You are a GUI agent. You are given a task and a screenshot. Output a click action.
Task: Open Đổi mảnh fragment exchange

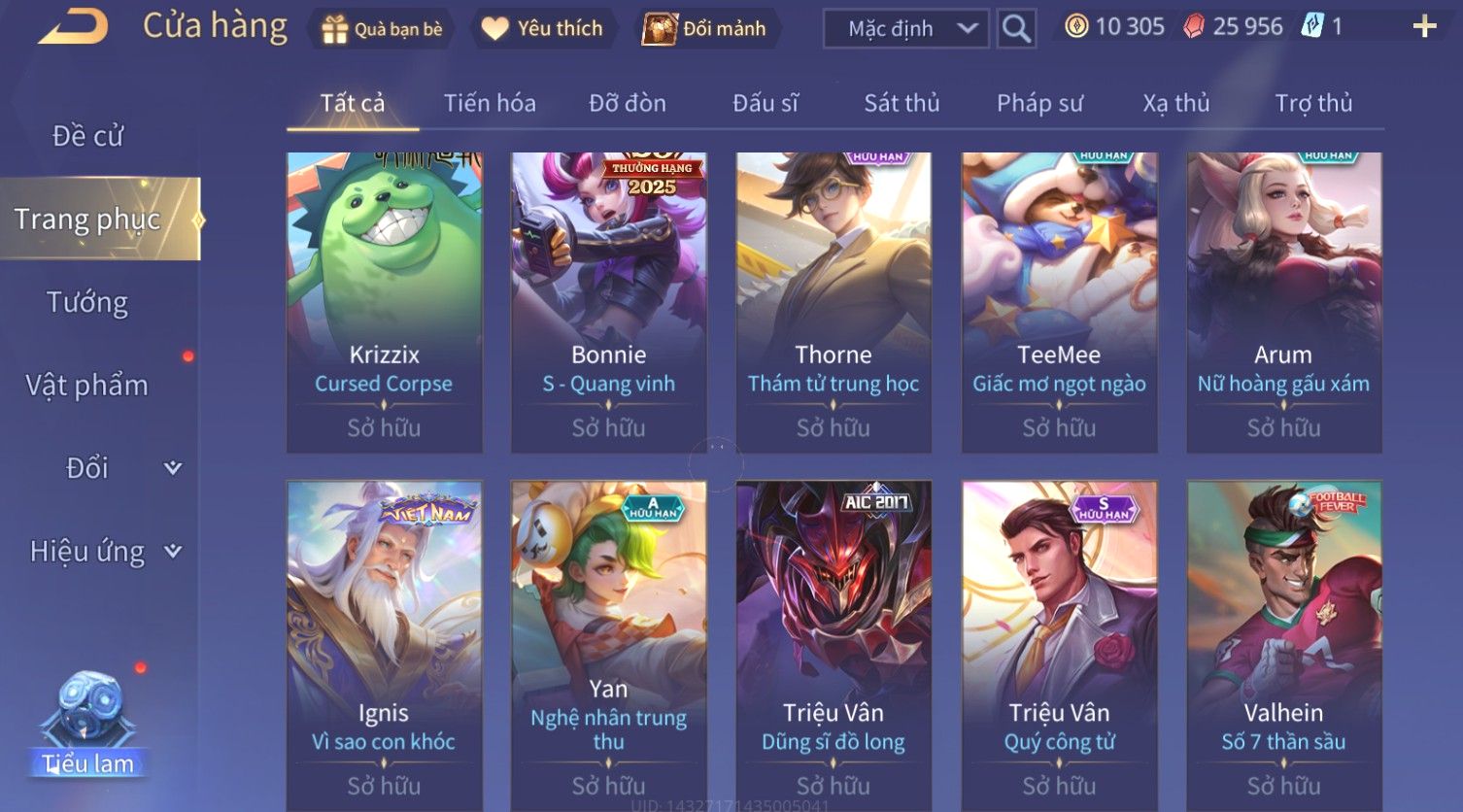tap(705, 29)
